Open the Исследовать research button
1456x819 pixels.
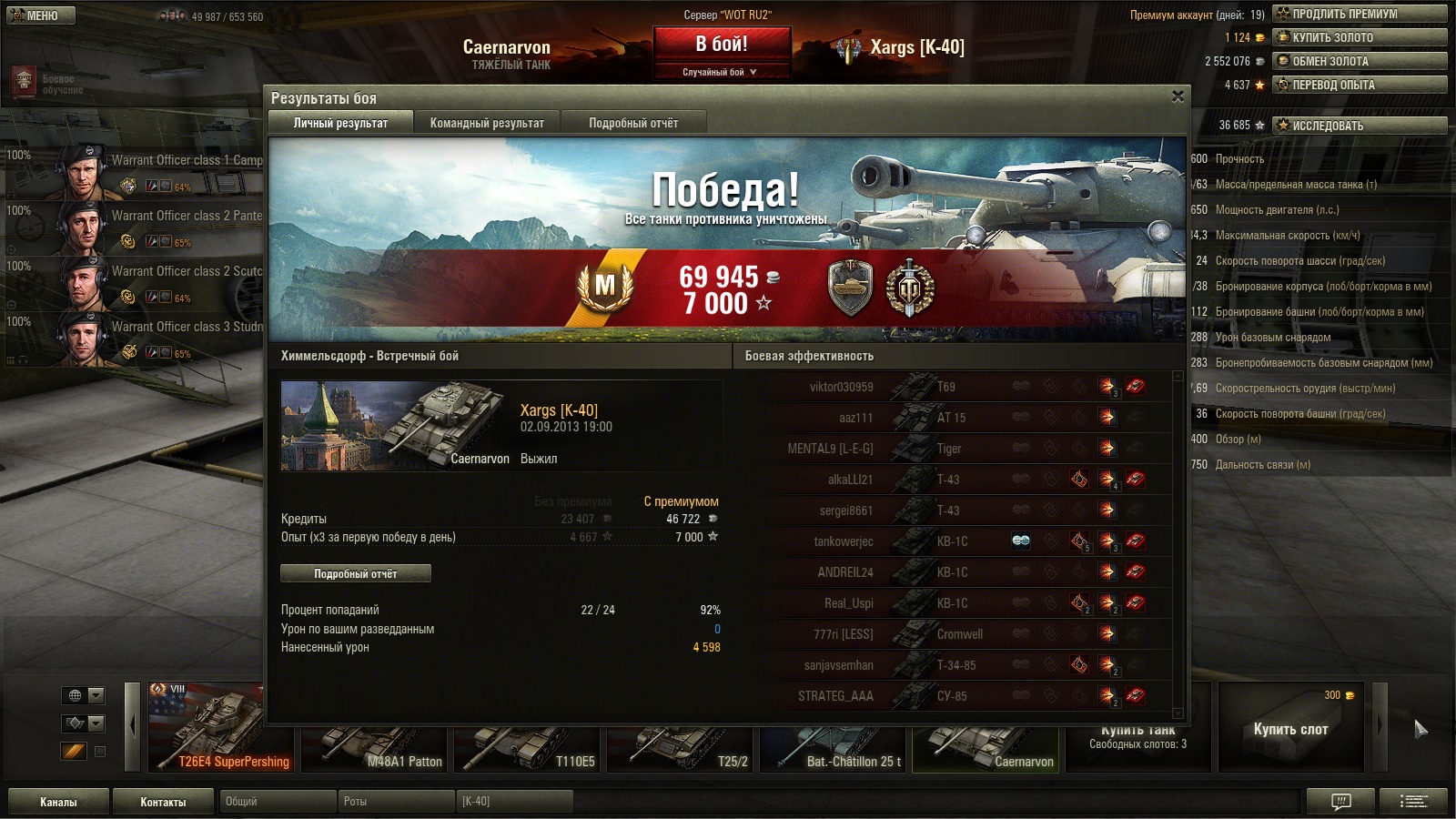point(1360,126)
